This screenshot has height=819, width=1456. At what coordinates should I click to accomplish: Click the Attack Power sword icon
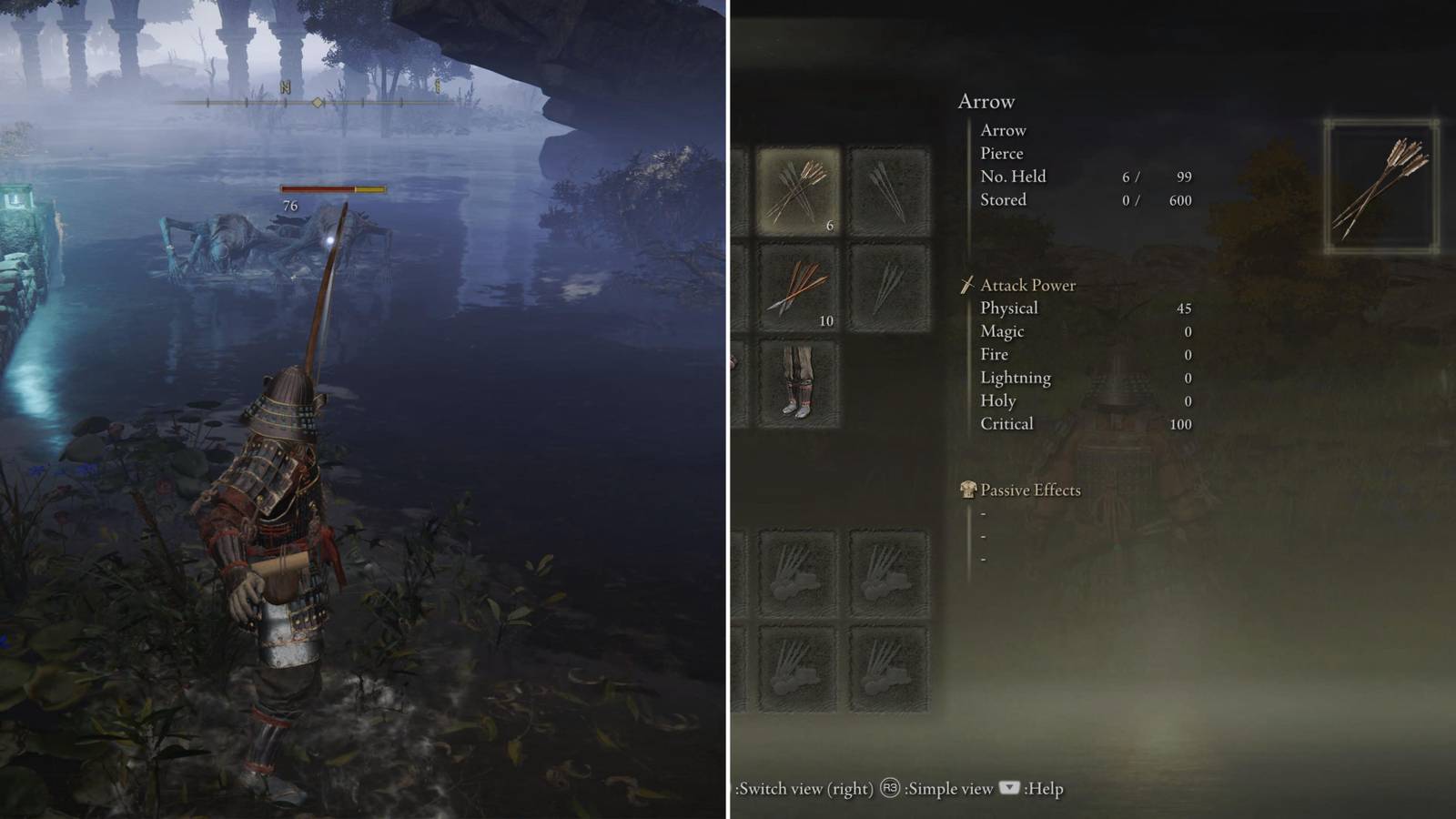pyautogui.click(x=969, y=285)
